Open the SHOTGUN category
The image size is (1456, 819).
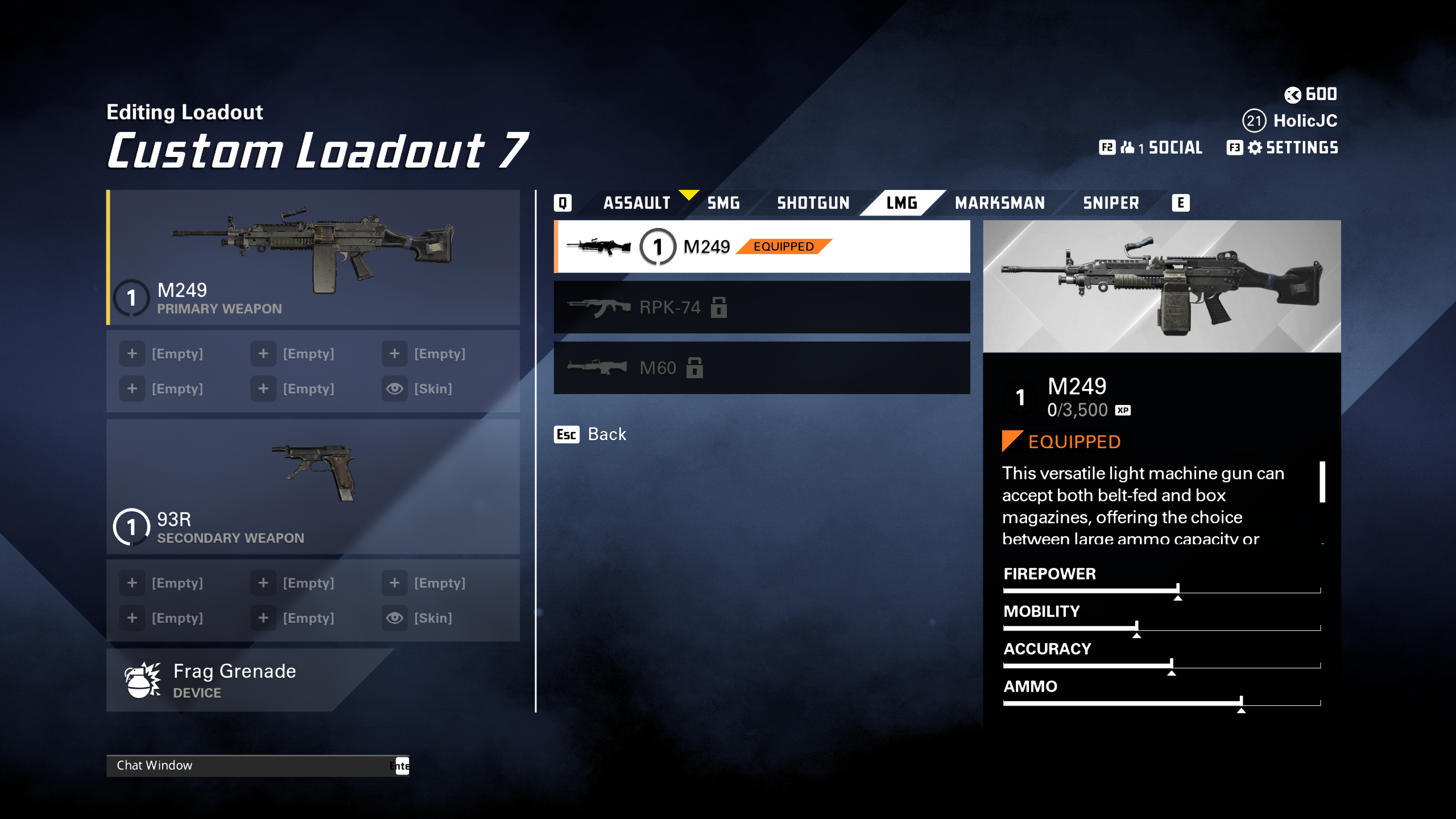click(813, 202)
